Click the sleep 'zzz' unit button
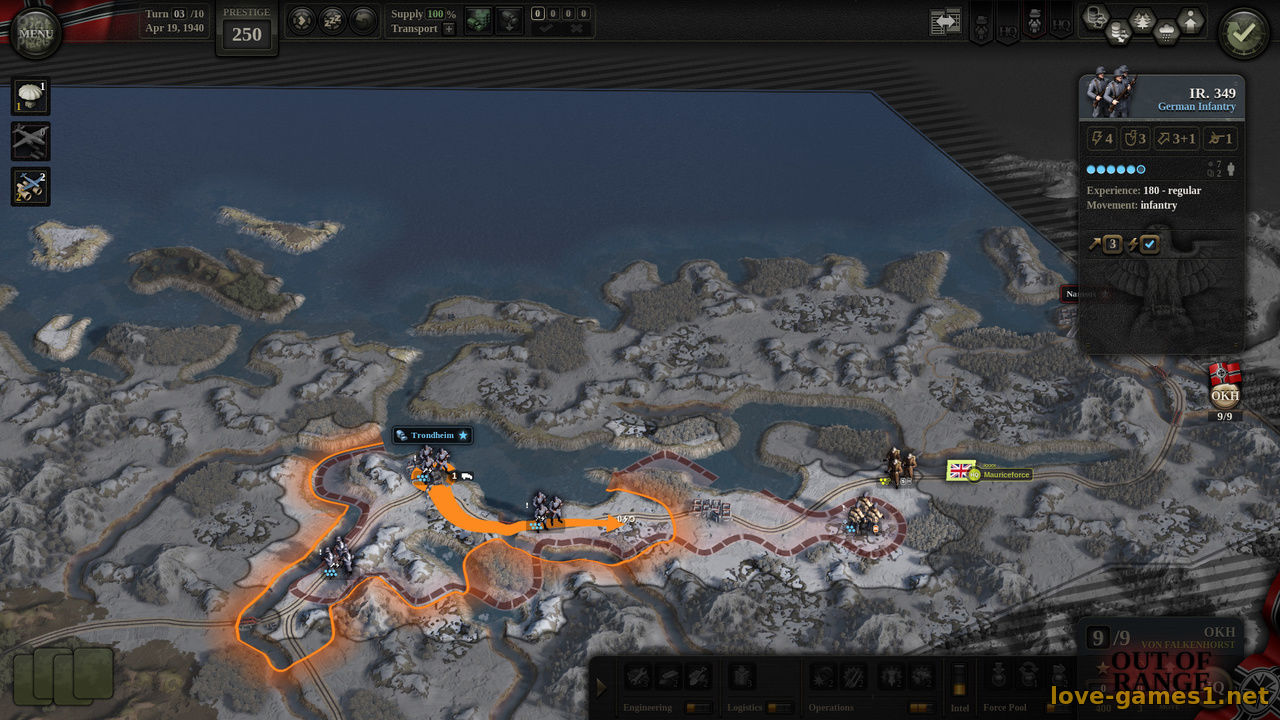The image size is (1280, 720). [x=333, y=20]
